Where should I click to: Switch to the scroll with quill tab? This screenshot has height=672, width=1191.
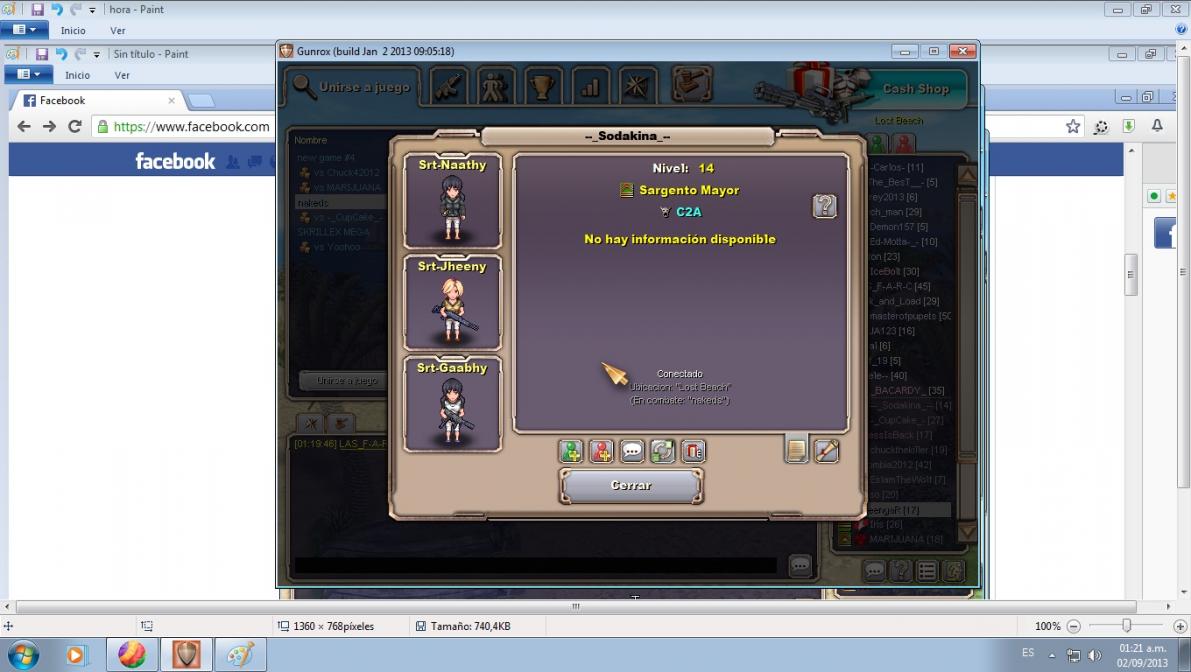826,451
